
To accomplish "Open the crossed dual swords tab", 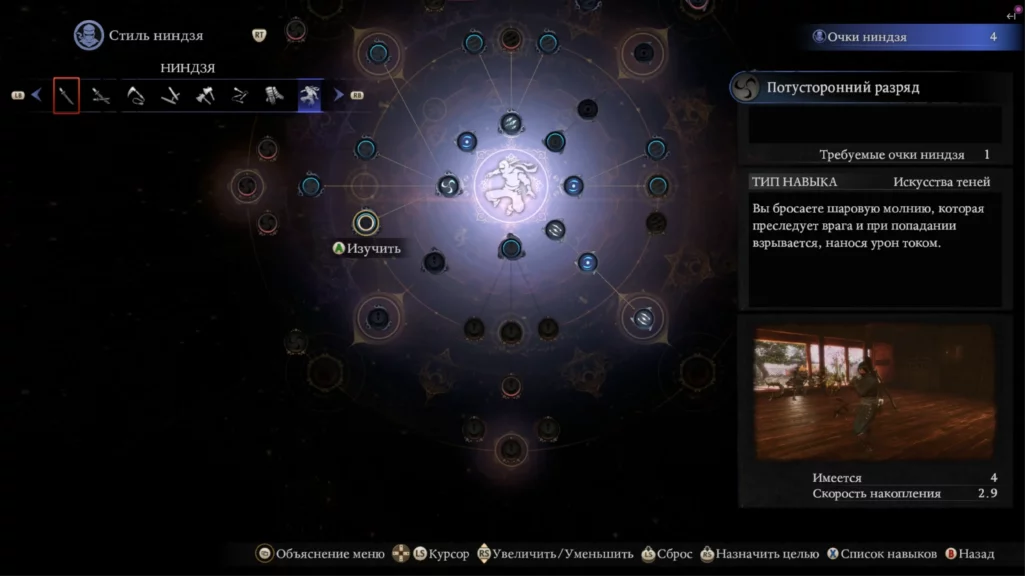I will click(x=100, y=96).
